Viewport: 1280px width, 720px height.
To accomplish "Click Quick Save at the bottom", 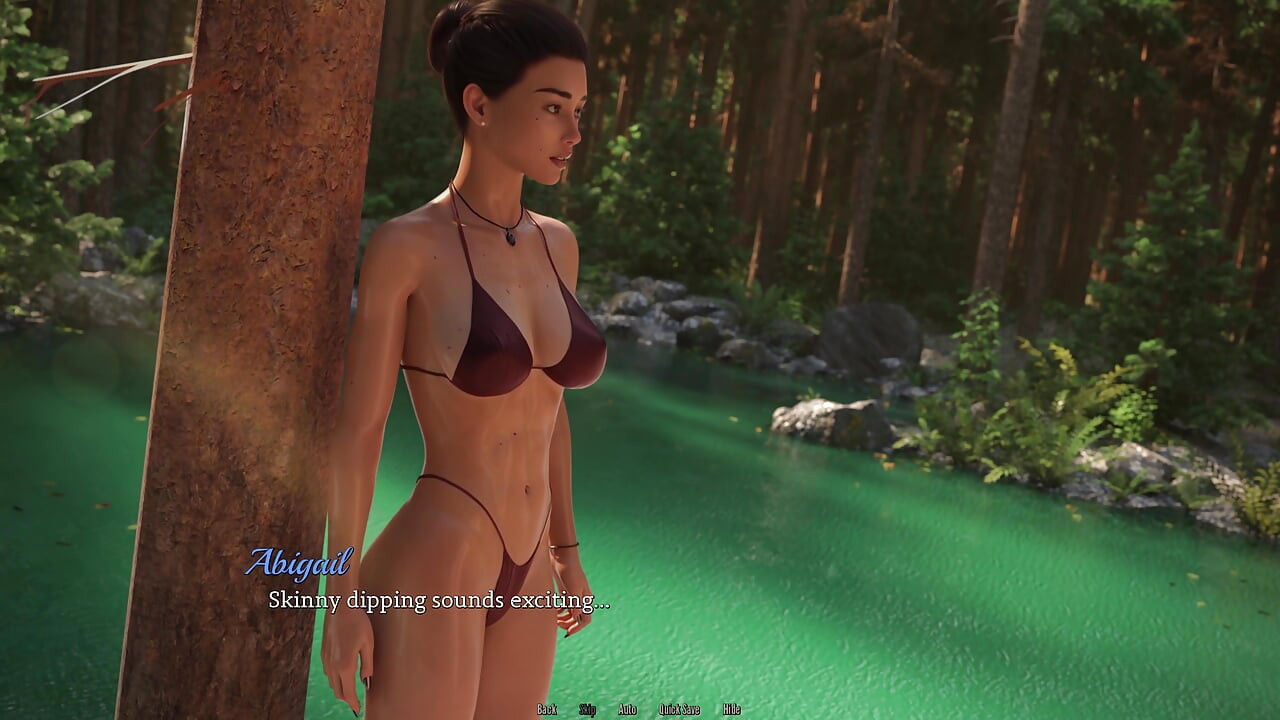I will [x=679, y=709].
